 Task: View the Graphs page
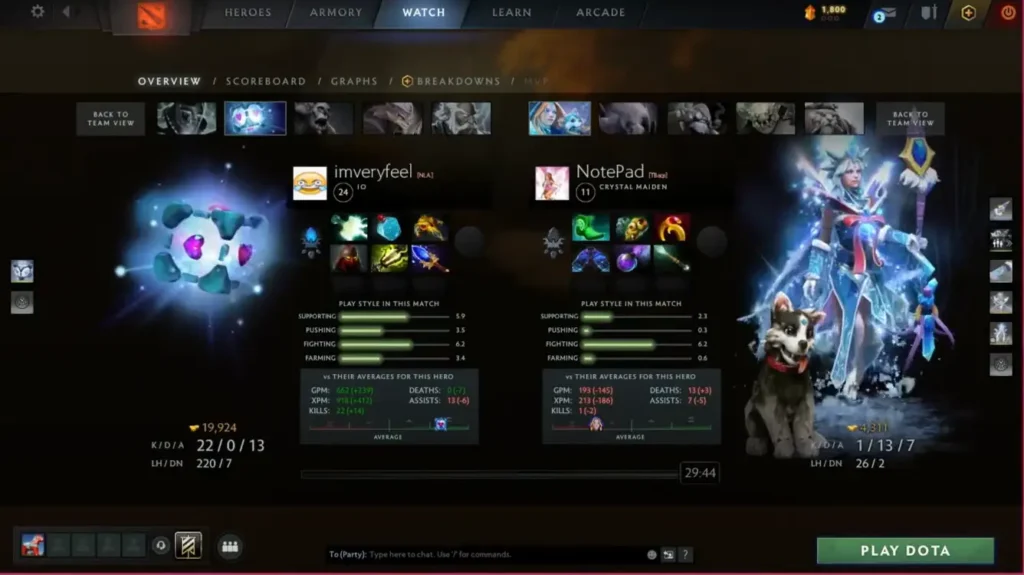click(x=354, y=81)
